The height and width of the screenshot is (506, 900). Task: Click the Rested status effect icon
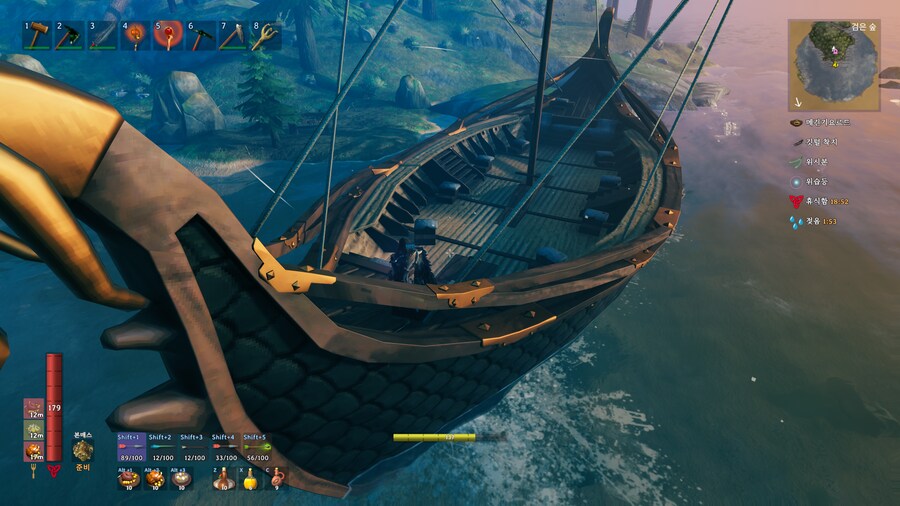(x=797, y=201)
